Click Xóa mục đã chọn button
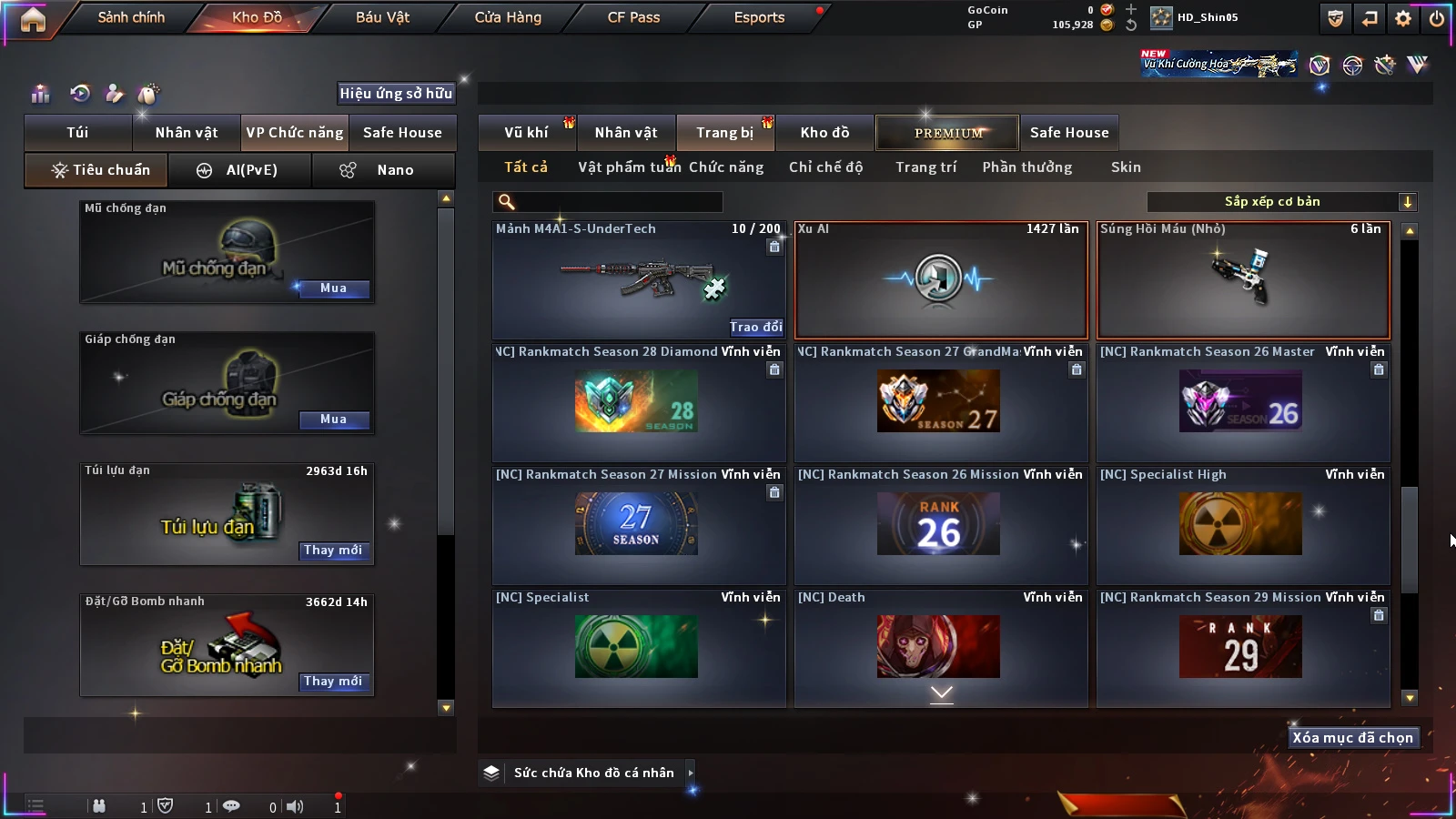This screenshot has height=819, width=1456. pyautogui.click(x=1352, y=738)
